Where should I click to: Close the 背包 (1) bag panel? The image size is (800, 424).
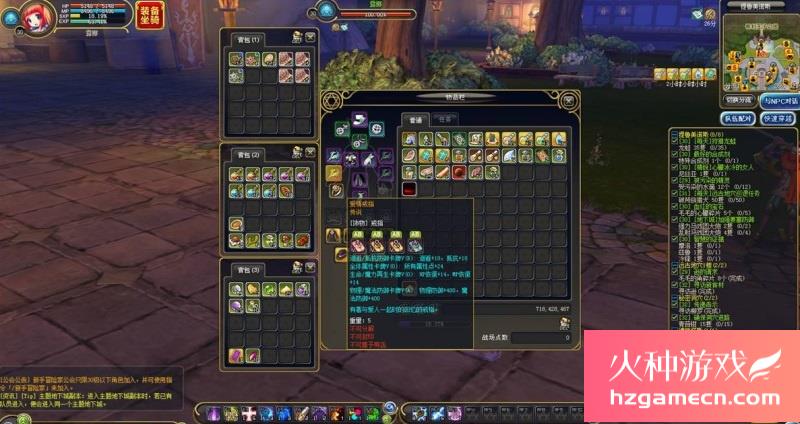coord(311,38)
